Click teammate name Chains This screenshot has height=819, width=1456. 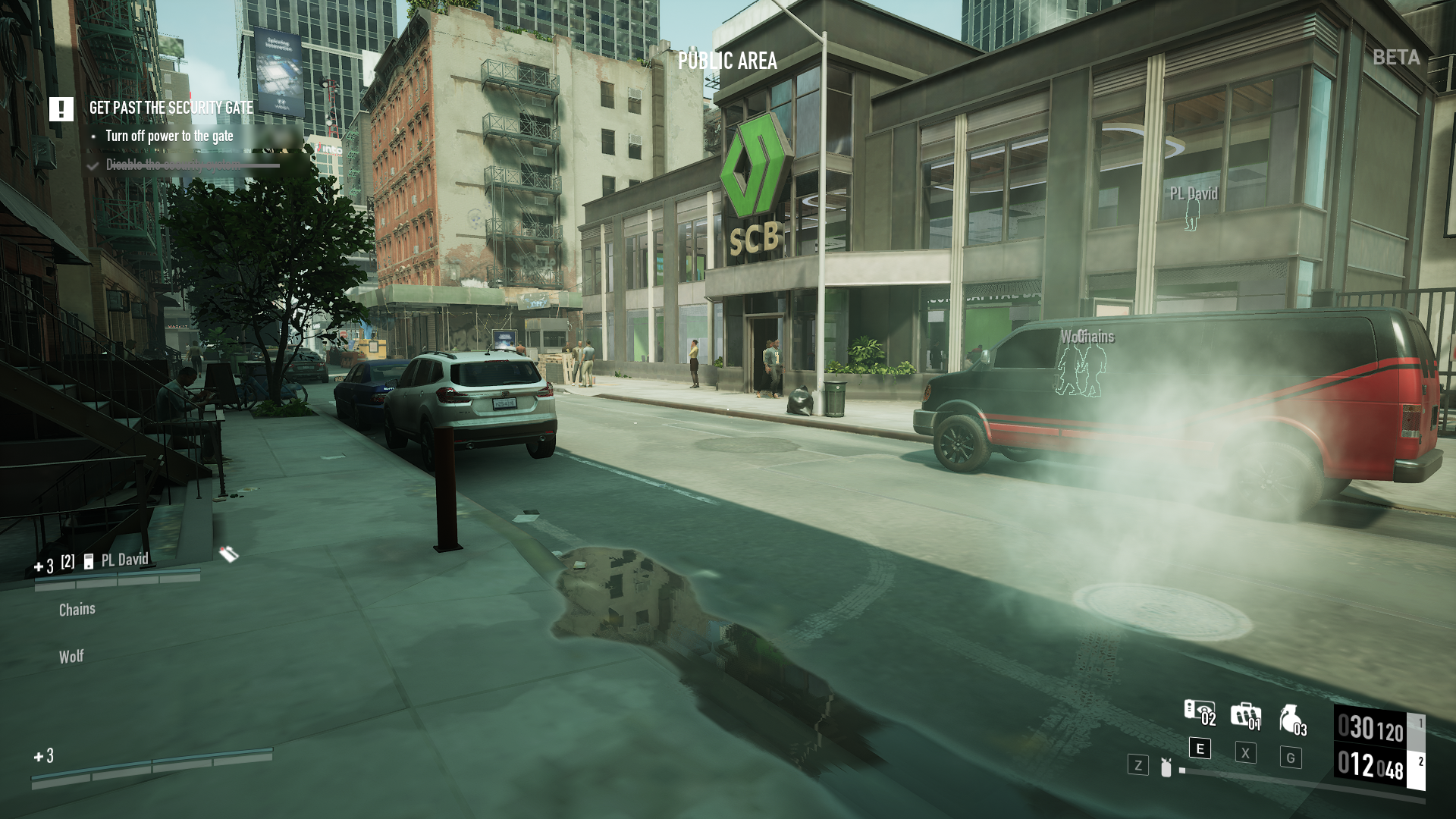(x=77, y=608)
